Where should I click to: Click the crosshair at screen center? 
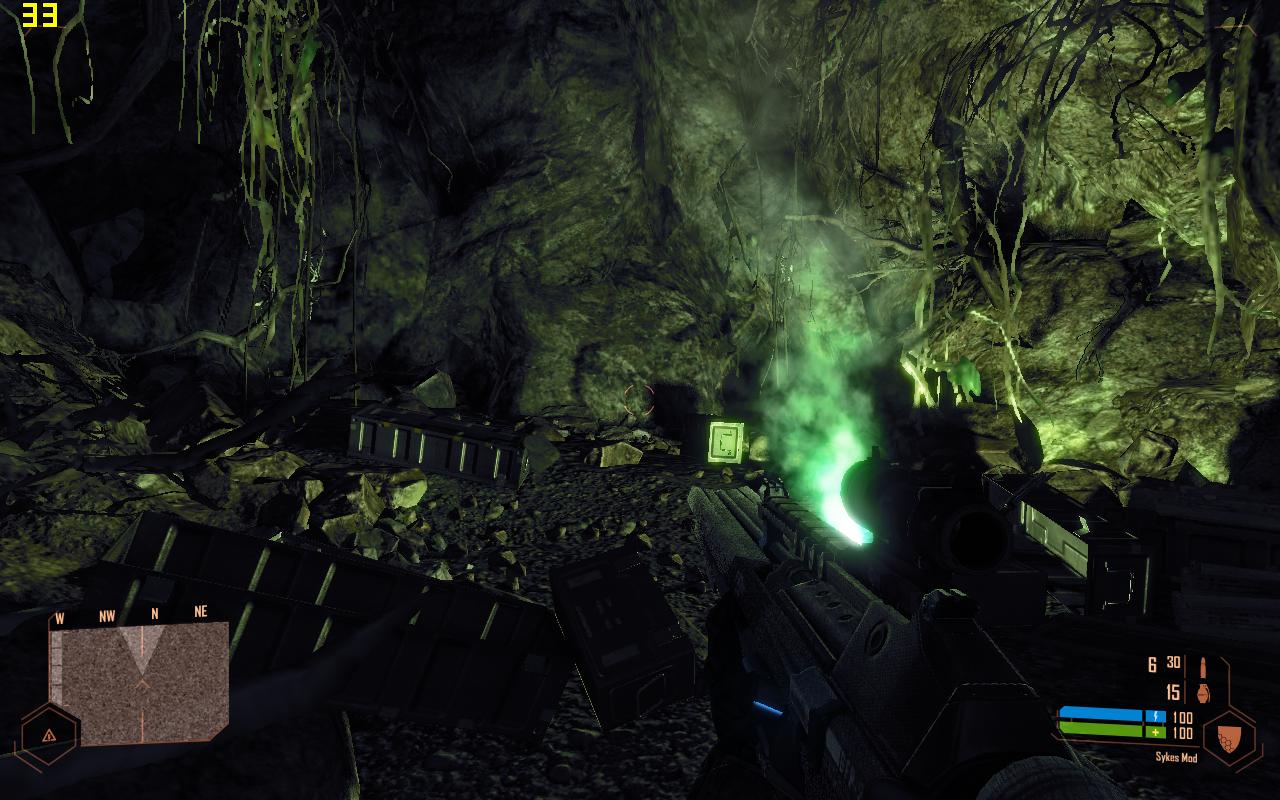click(x=637, y=400)
